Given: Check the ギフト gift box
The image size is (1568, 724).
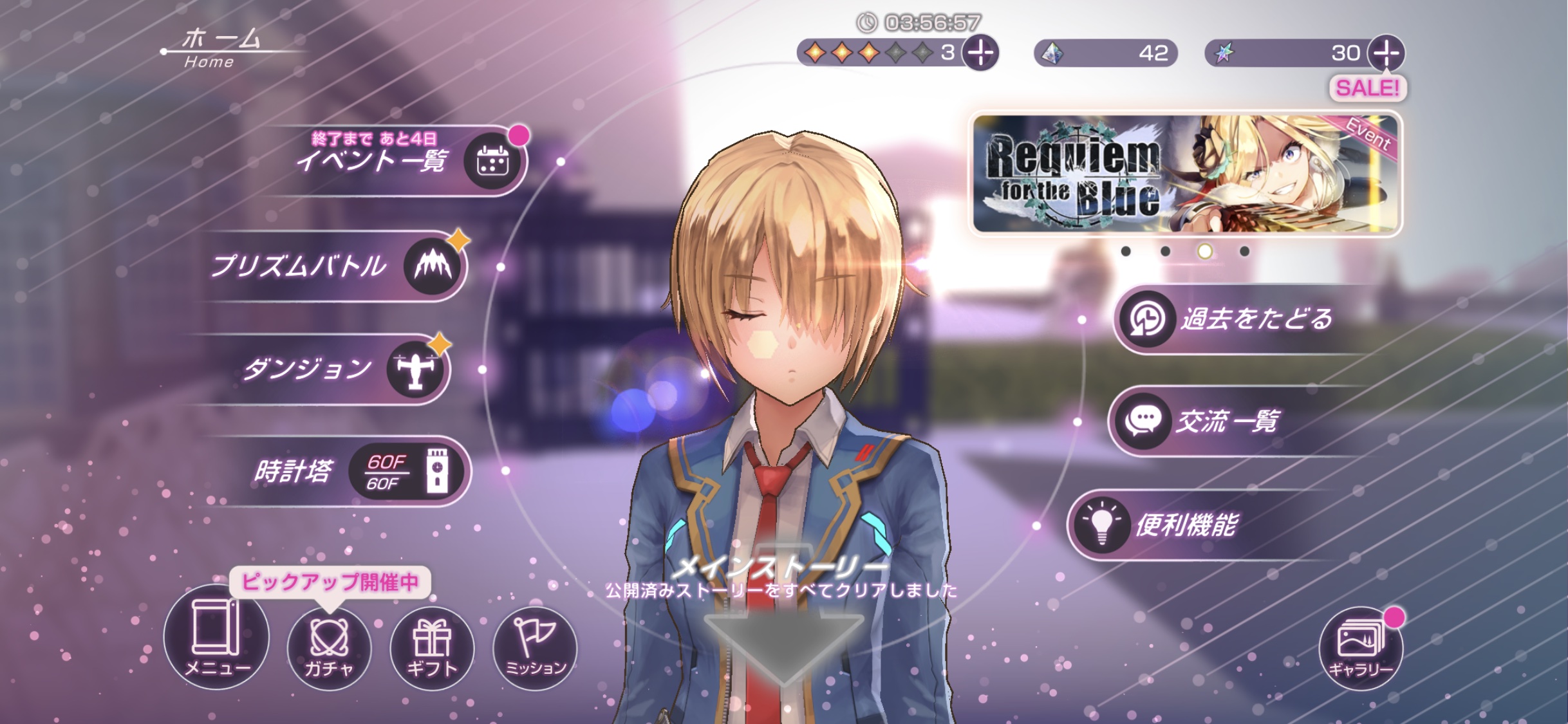Looking at the screenshot, I should tap(432, 648).
